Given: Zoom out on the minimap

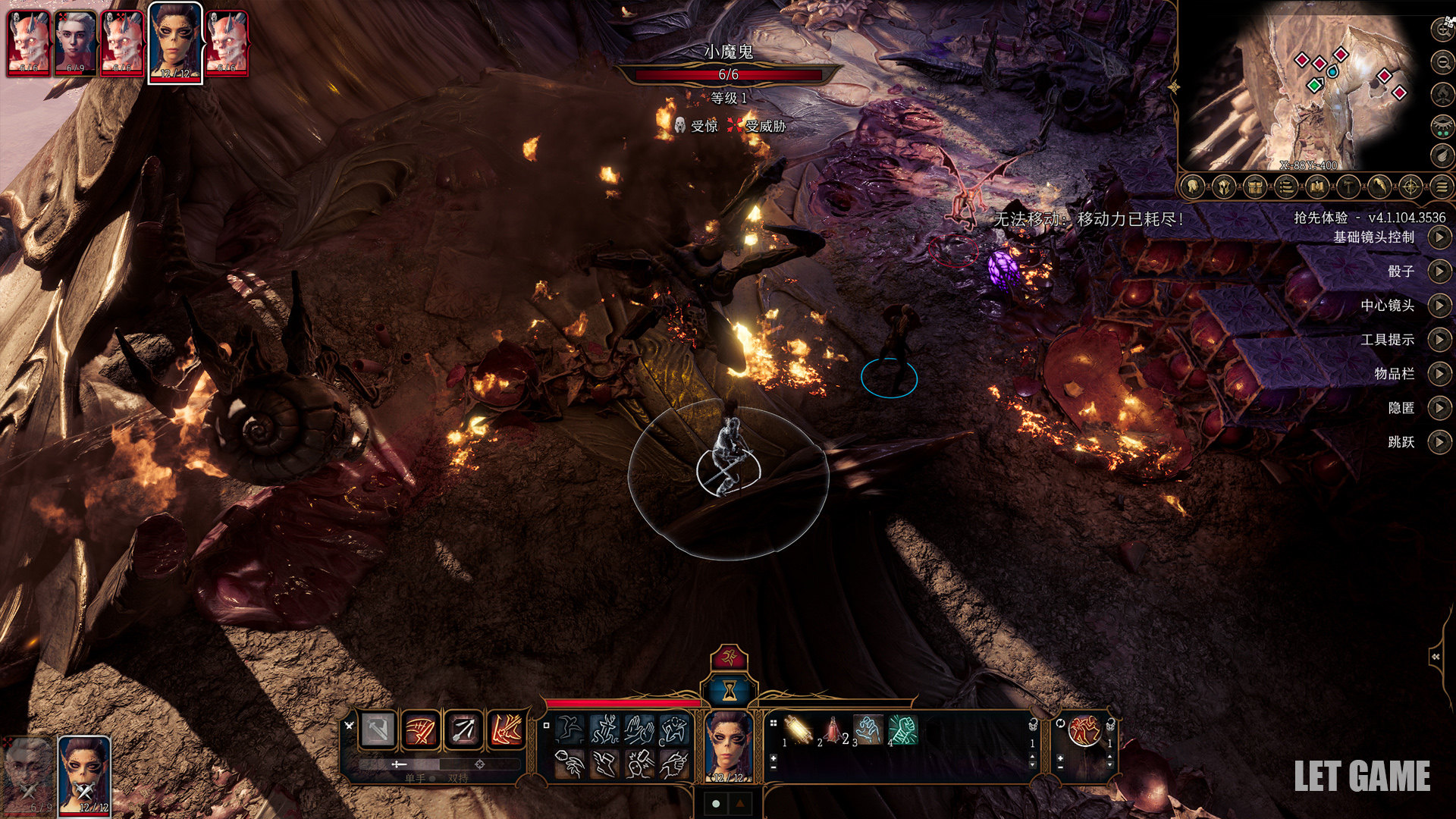Looking at the screenshot, I should coord(1441,61).
